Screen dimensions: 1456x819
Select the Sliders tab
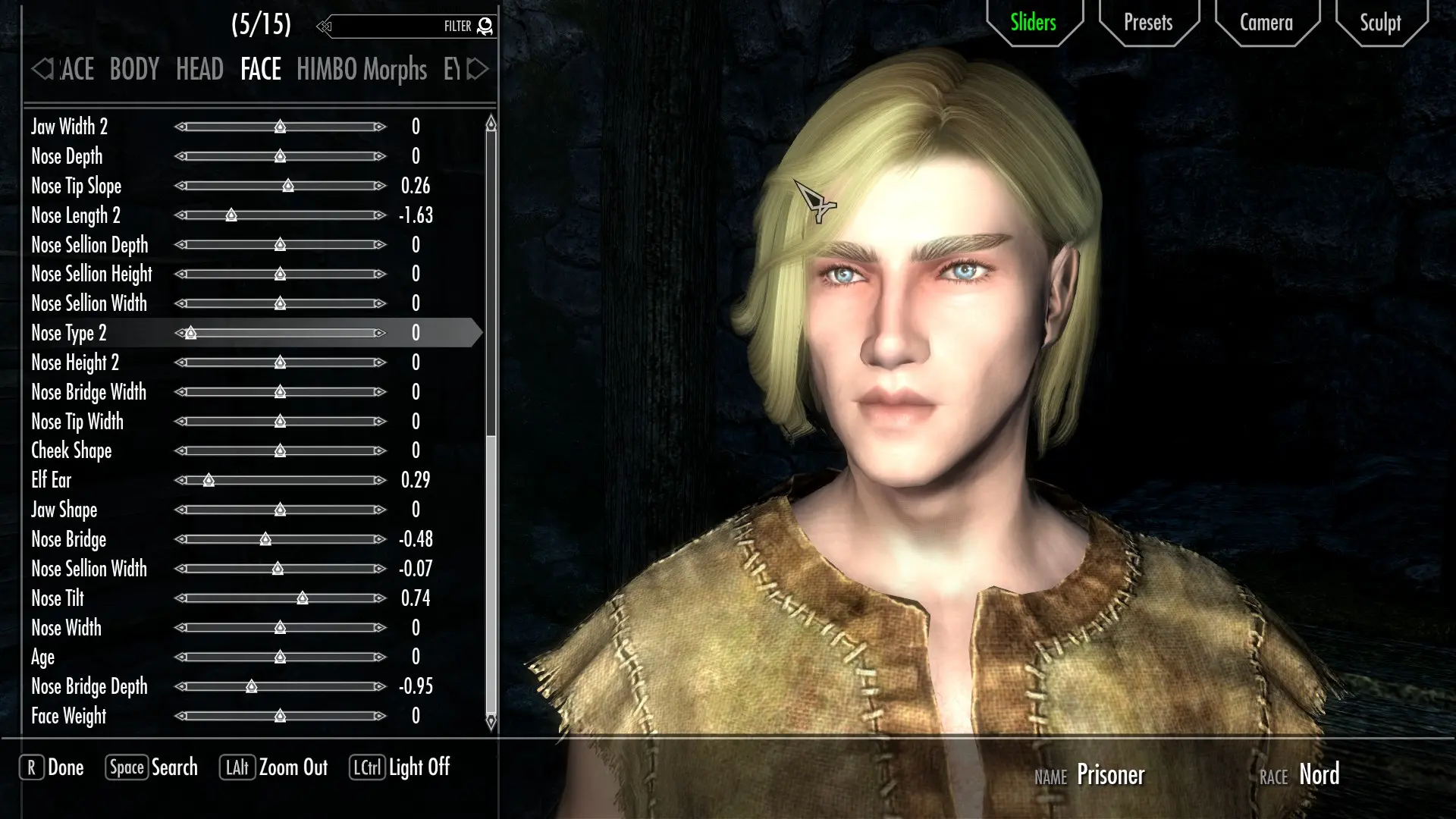pos(1033,23)
